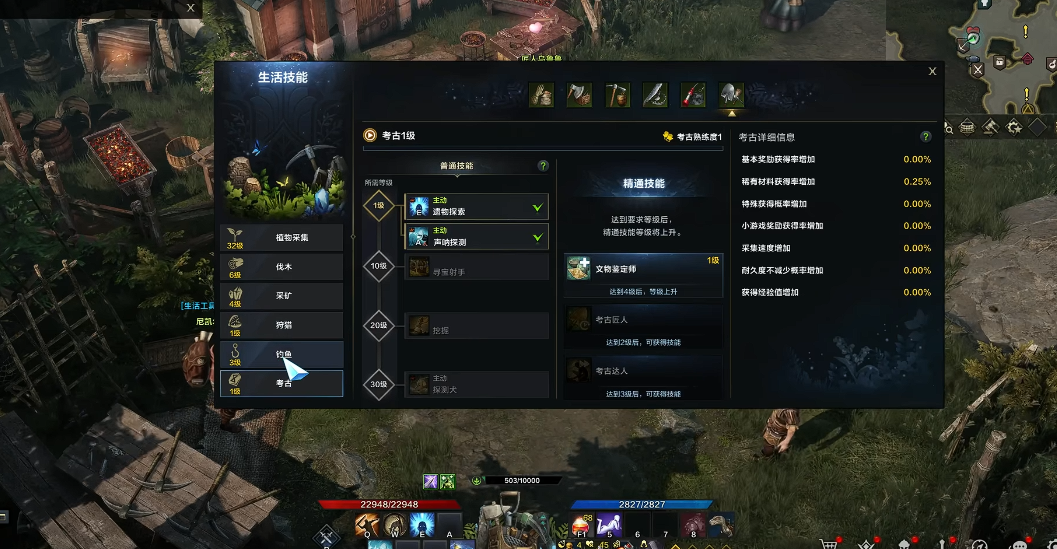
Task: Open the auction gavel icon under minimap
Action: click(990, 127)
